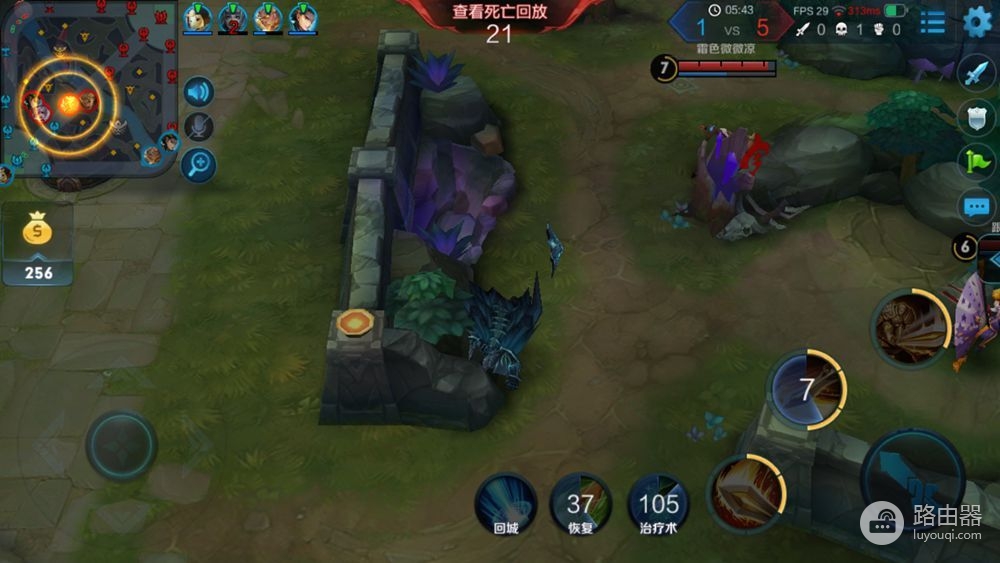The width and height of the screenshot is (1000, 563).
Task: Open the quick chat bubble
Action: 975,207
